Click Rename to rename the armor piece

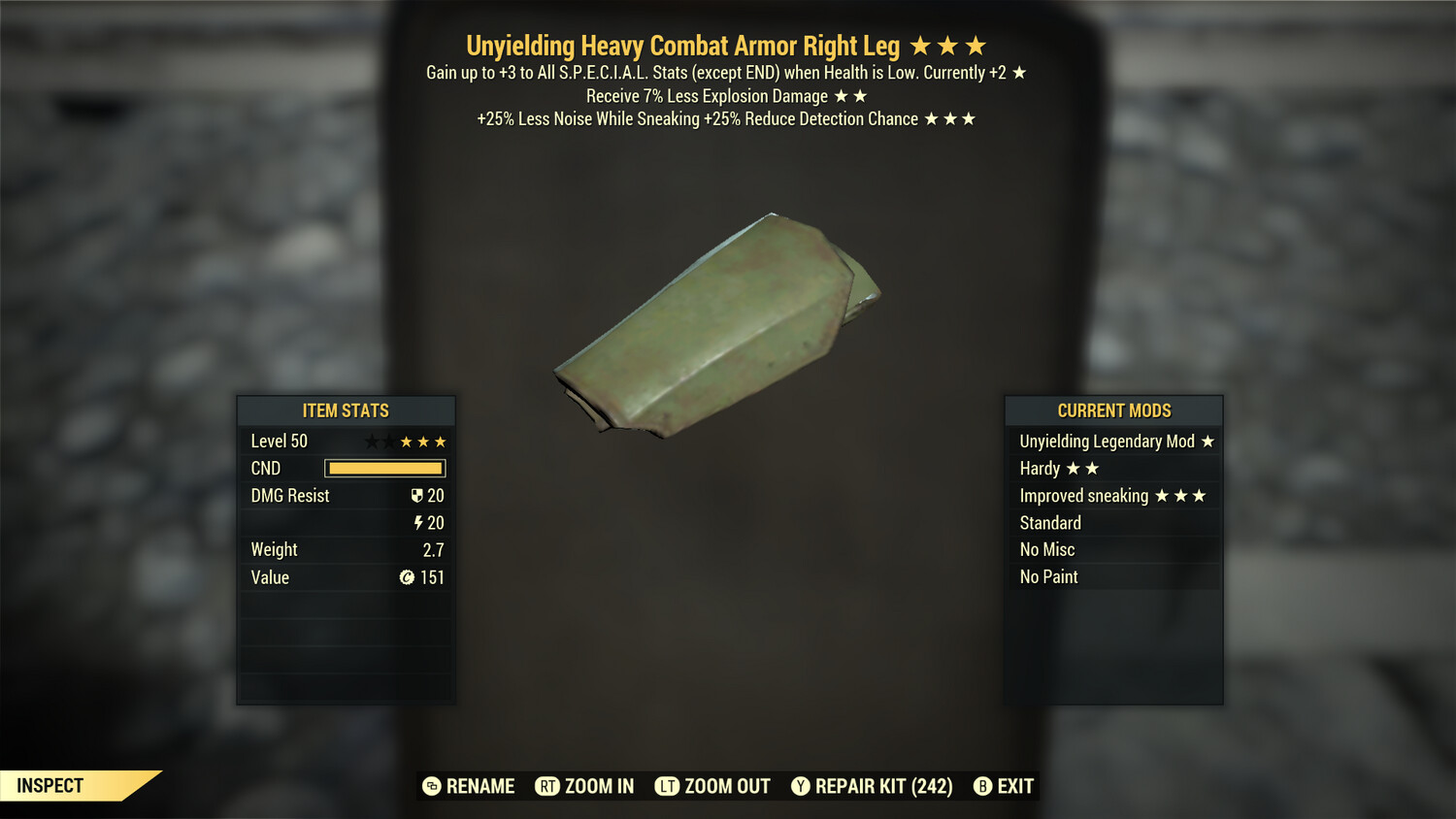[x=480, y=786]
